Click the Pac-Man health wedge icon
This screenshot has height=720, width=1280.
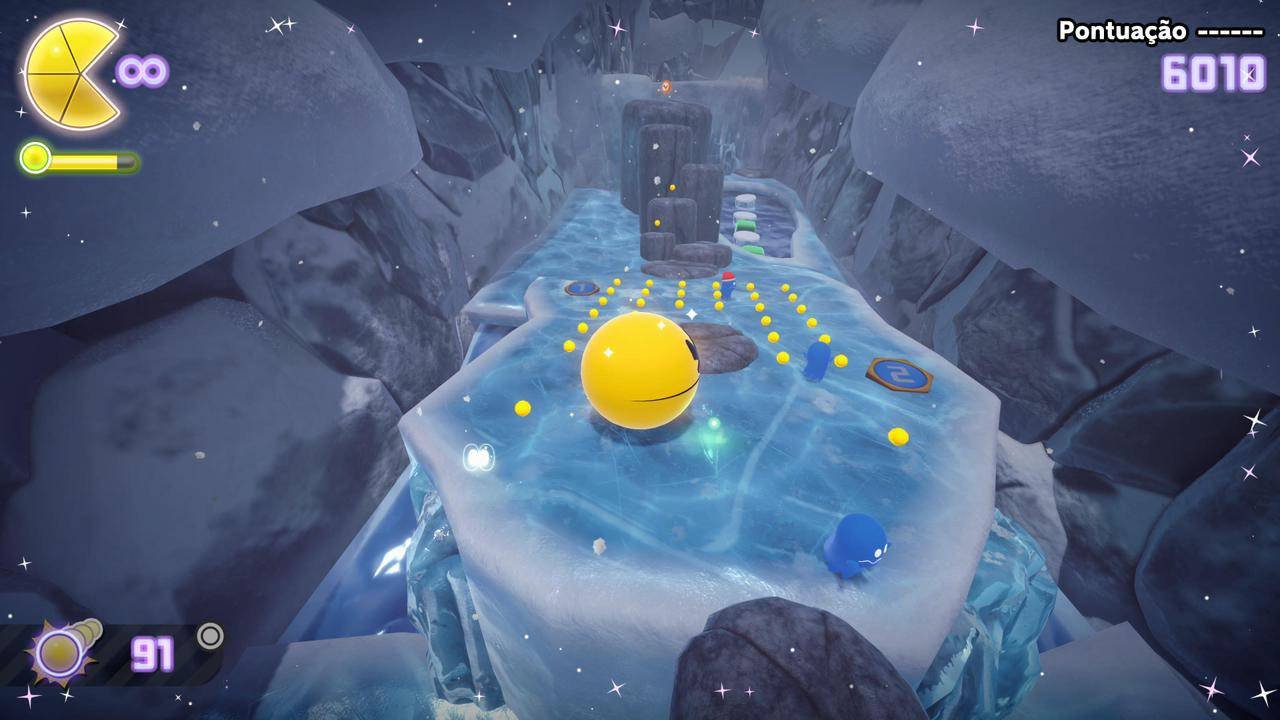point(68,73)
